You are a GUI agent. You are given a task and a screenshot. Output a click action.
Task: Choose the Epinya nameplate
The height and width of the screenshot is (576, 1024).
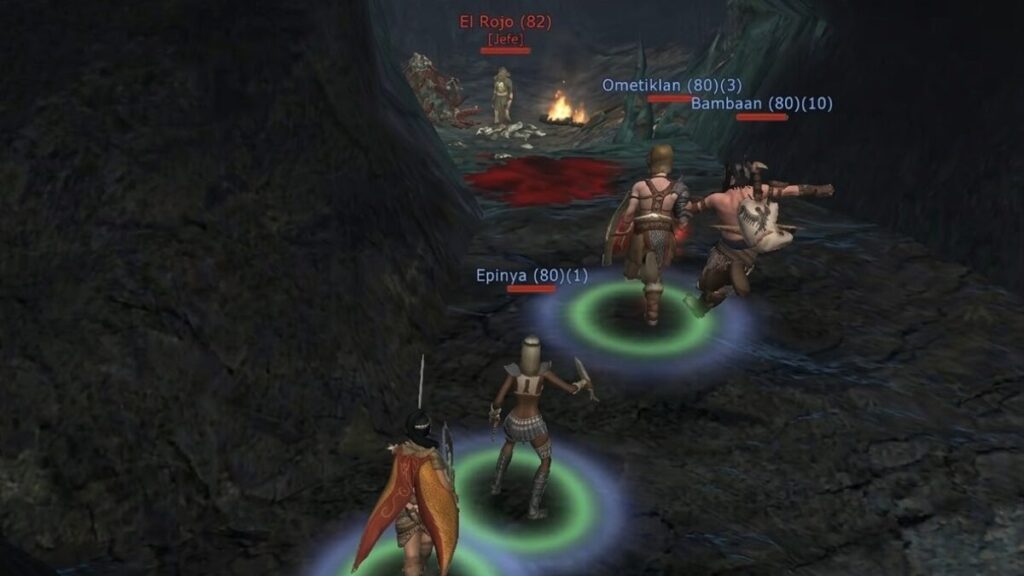click(531, 275)
